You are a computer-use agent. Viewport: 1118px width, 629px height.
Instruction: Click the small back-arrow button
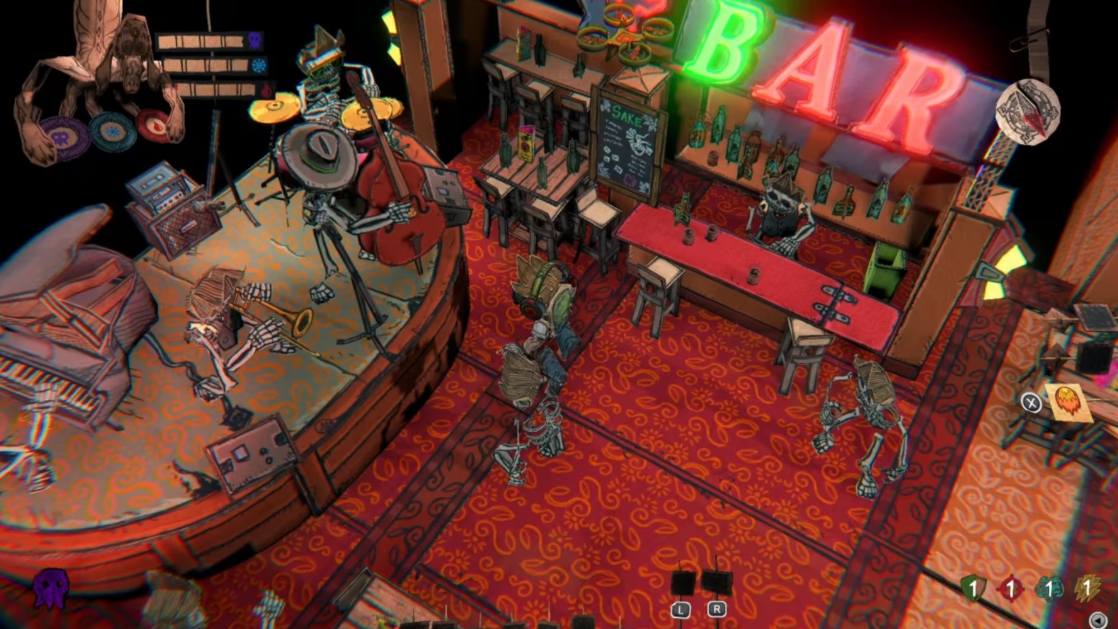(x=1099, y=620)
